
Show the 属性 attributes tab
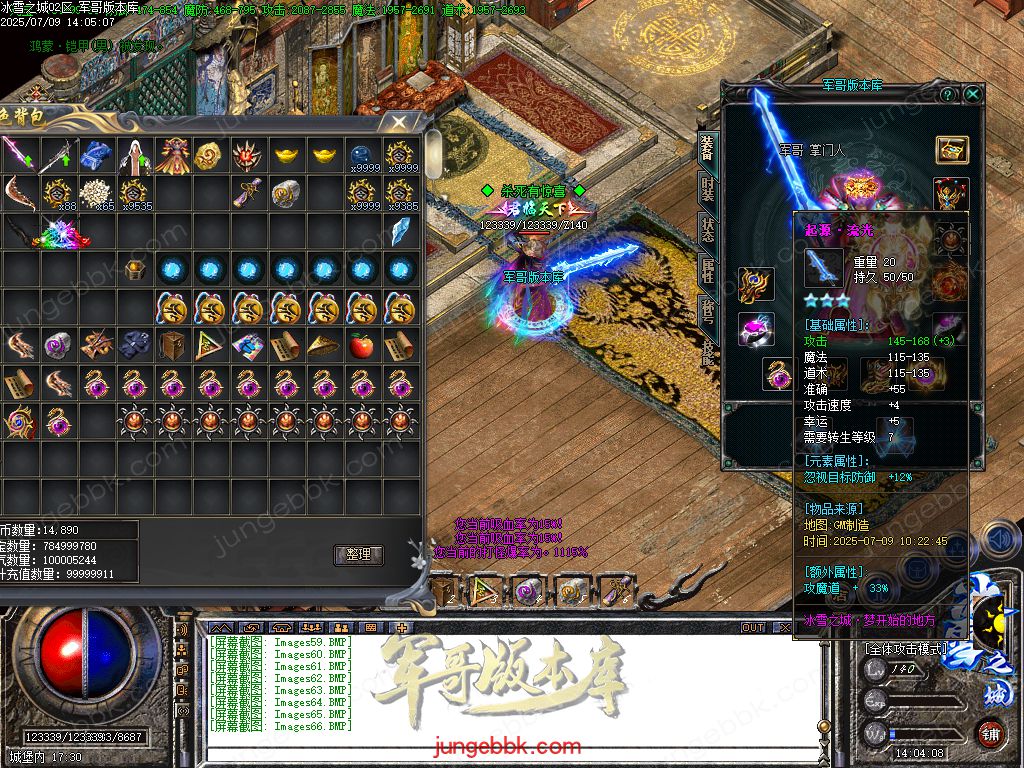coord(707,273)
